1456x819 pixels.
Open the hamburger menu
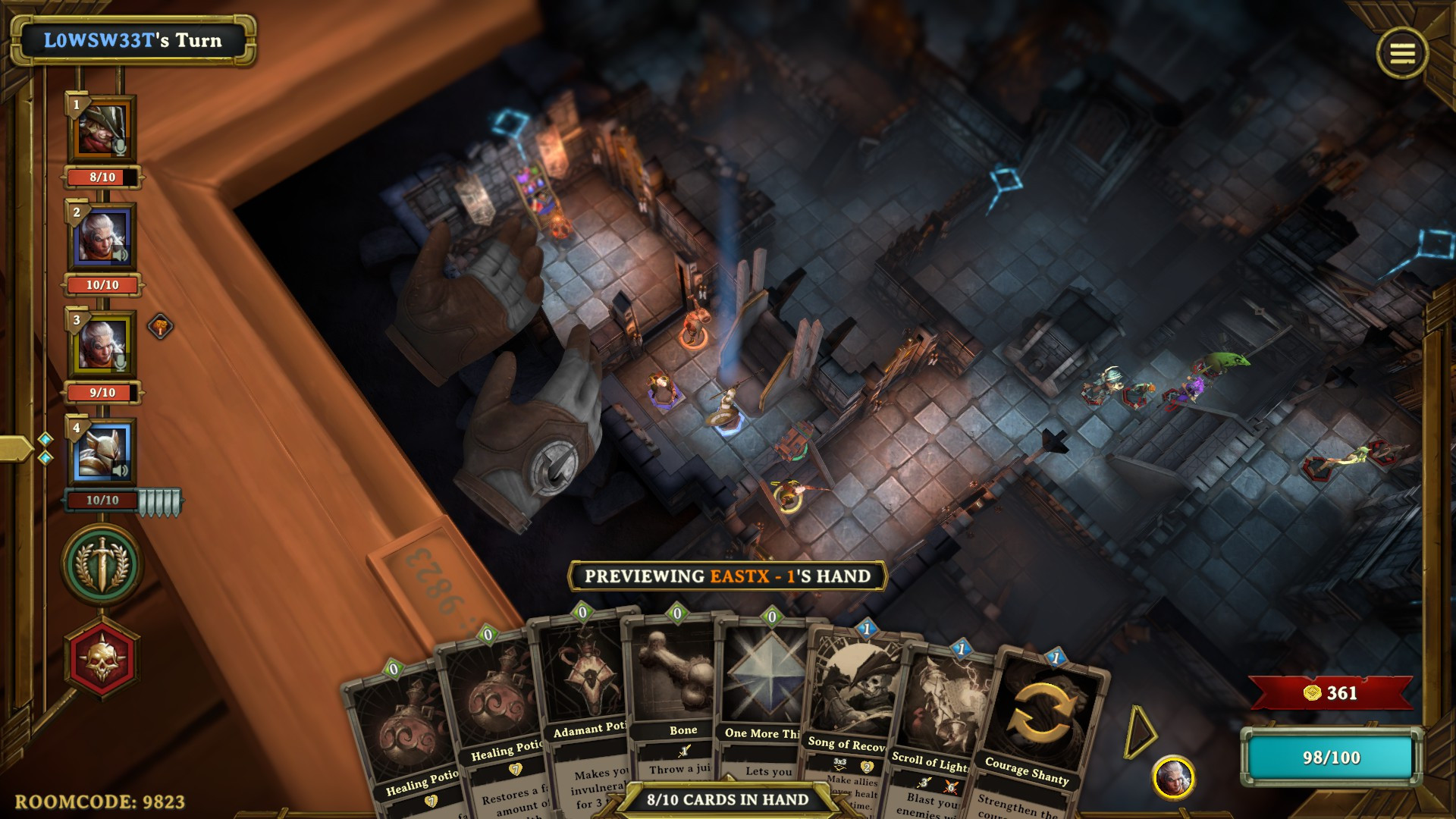(x=1401, y=53)
